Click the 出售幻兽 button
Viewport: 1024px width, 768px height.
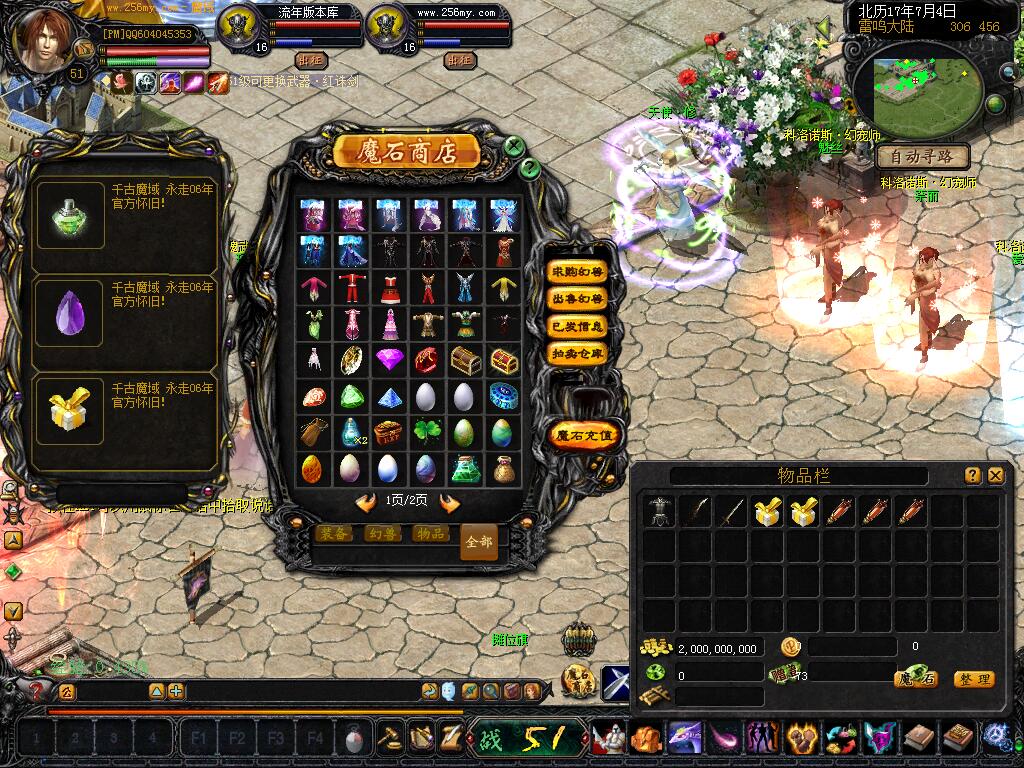click(578, 299)
